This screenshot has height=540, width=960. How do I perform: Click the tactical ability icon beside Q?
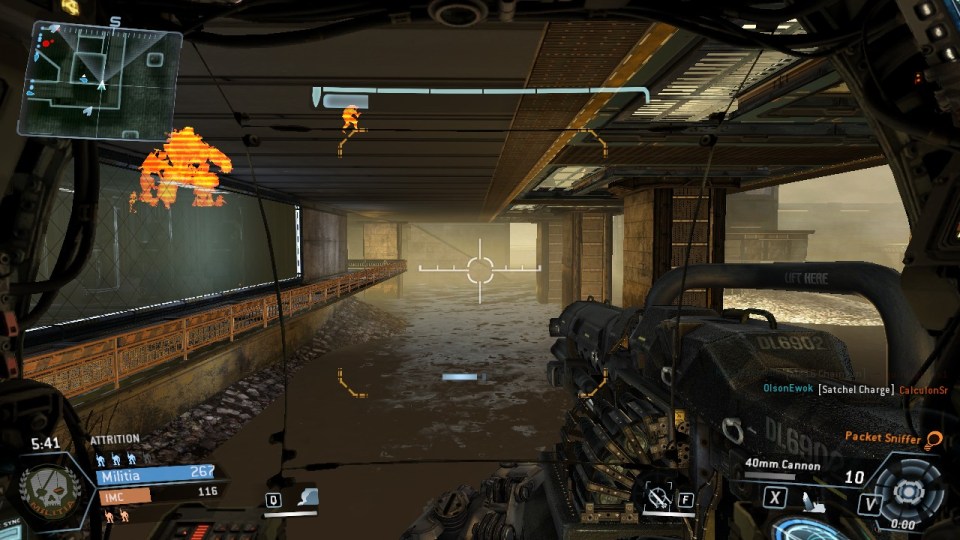coord(308,497)
